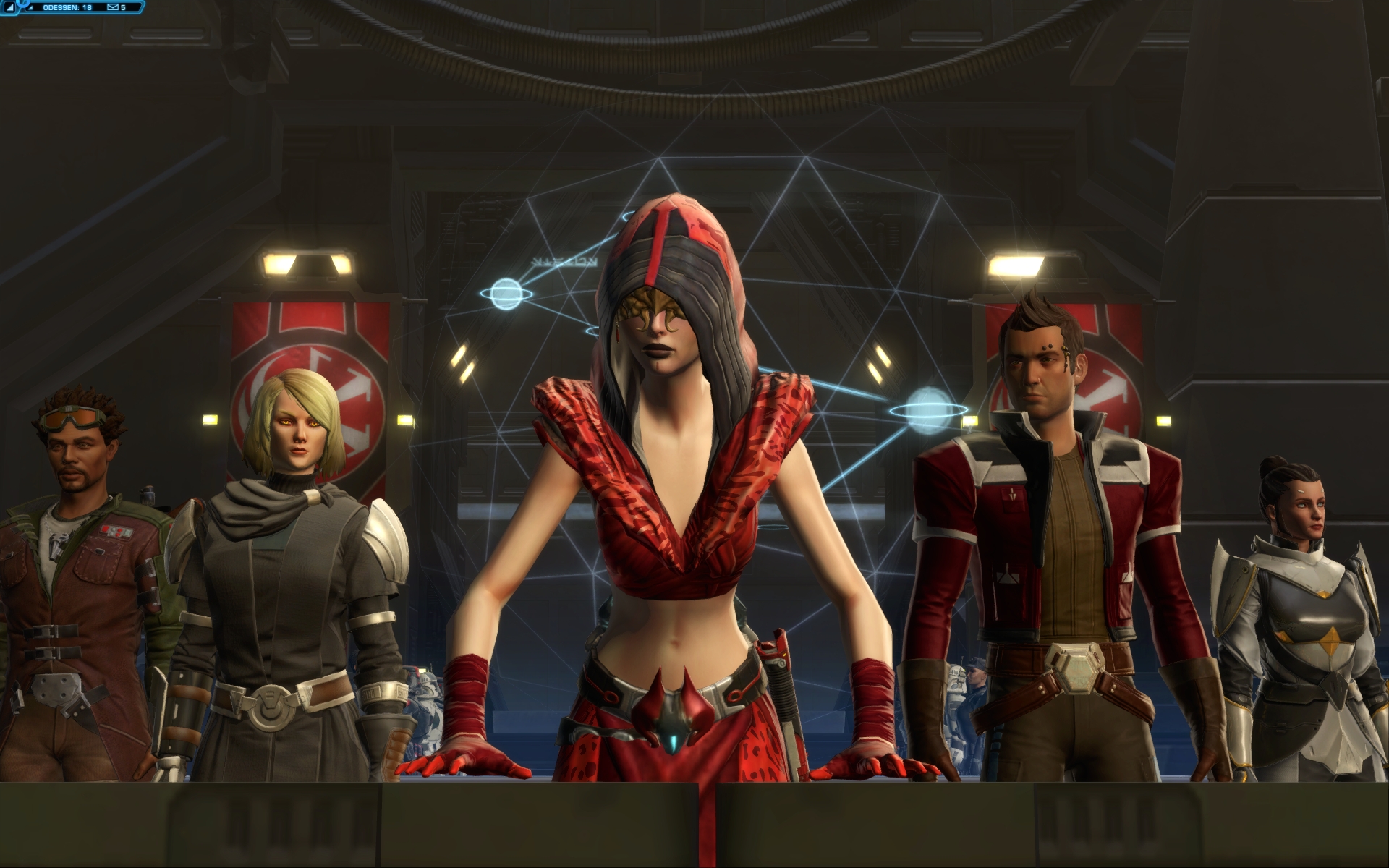
Task: Open the mail envelope icon showing 5
Action: pyautogui.click(x=113, y=7)
